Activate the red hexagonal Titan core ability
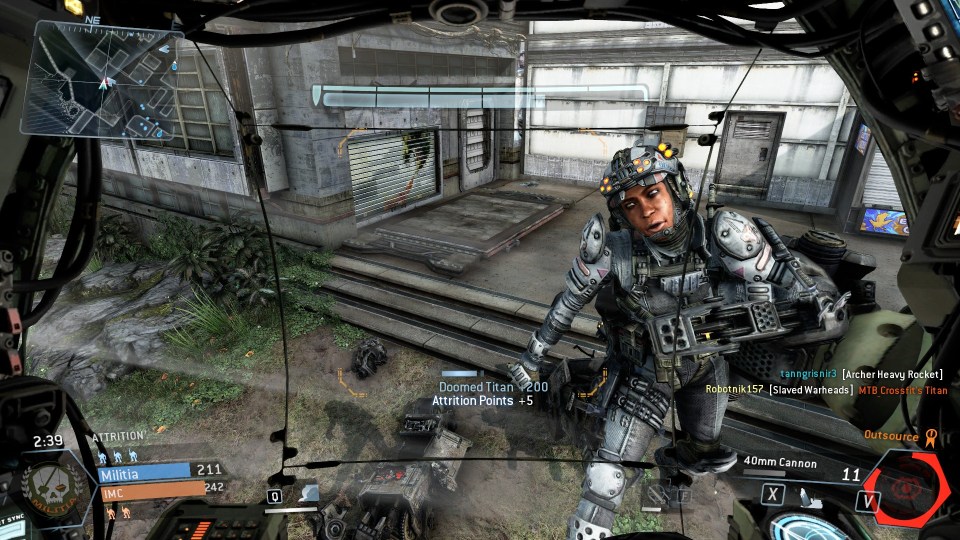 click(906, 487)
